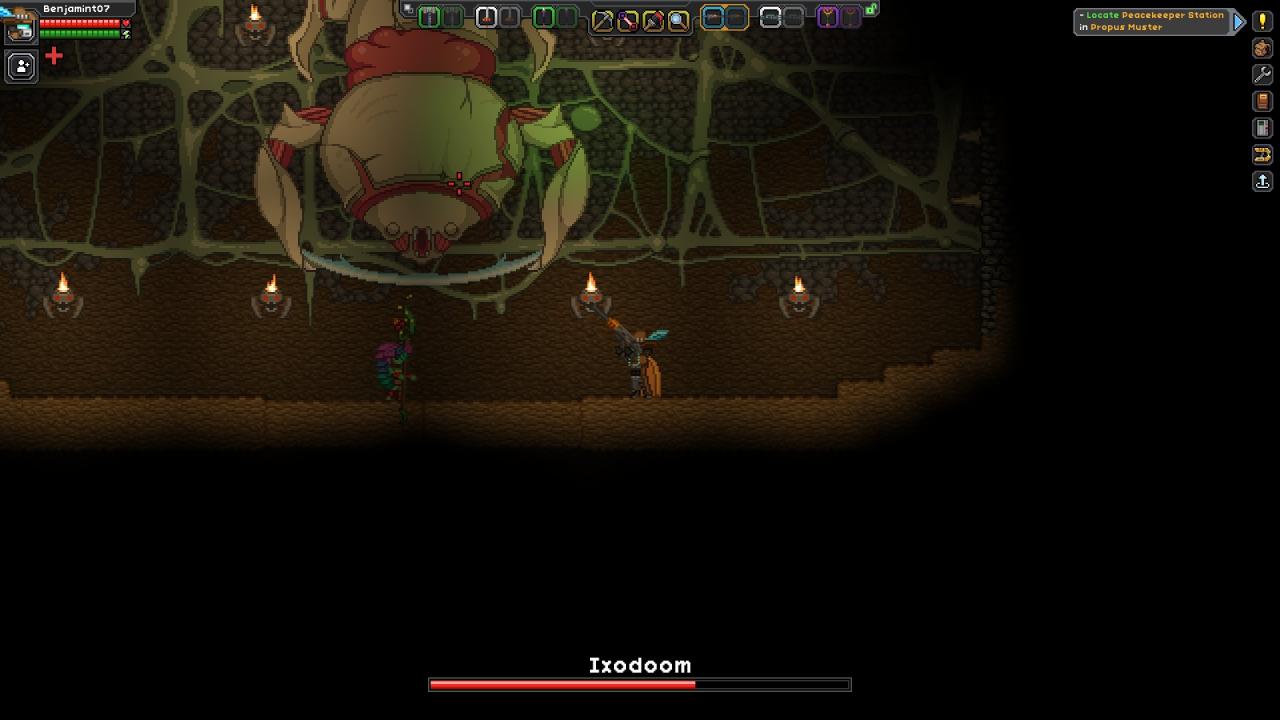Select the orange-highlighted active hotbar slot
The height and width of the screenshot is (720, 1280).
(x=713, y=17)
